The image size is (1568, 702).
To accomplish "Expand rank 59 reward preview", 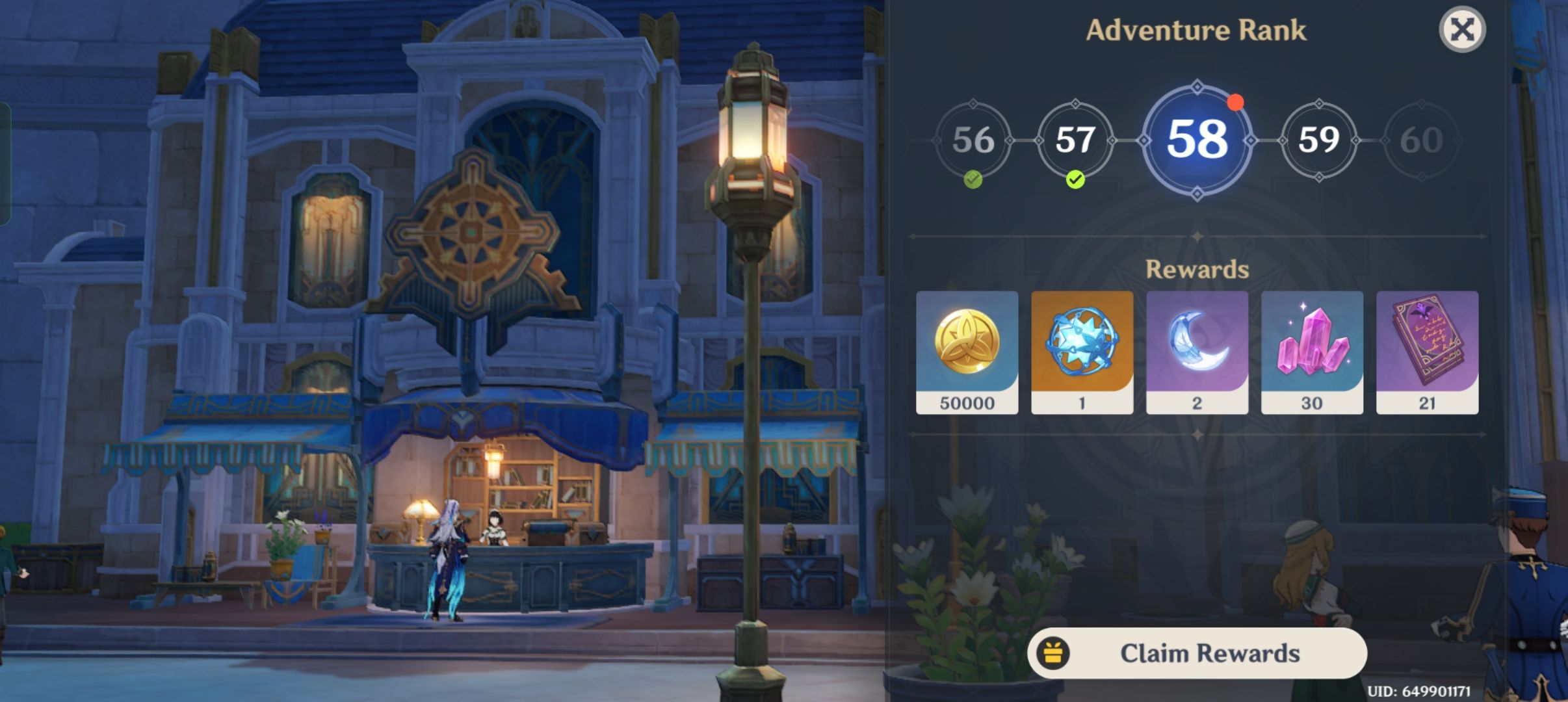I will coord(1318,140).
